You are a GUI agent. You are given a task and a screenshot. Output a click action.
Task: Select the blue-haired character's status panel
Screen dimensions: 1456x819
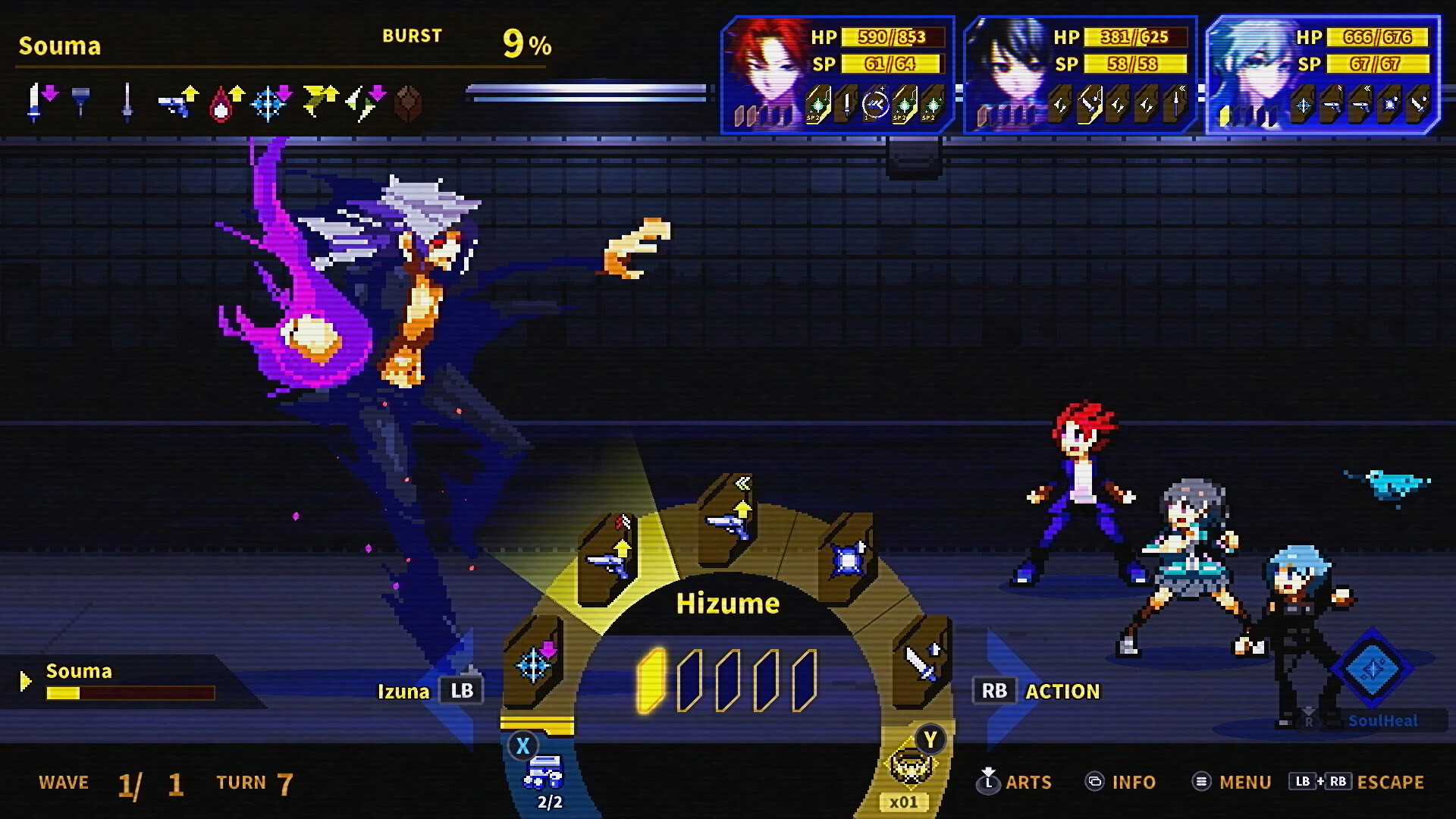(x=1323, y=75)
